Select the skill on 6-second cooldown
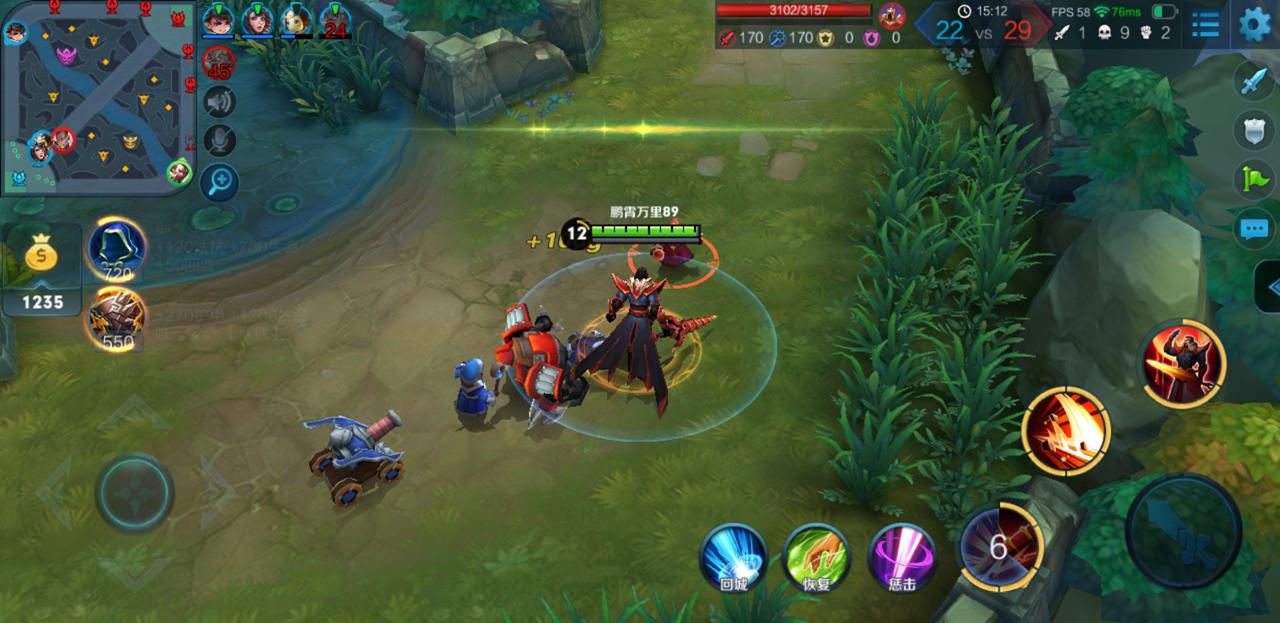This screenshot has height=623, width=1280. [1000, 546]
